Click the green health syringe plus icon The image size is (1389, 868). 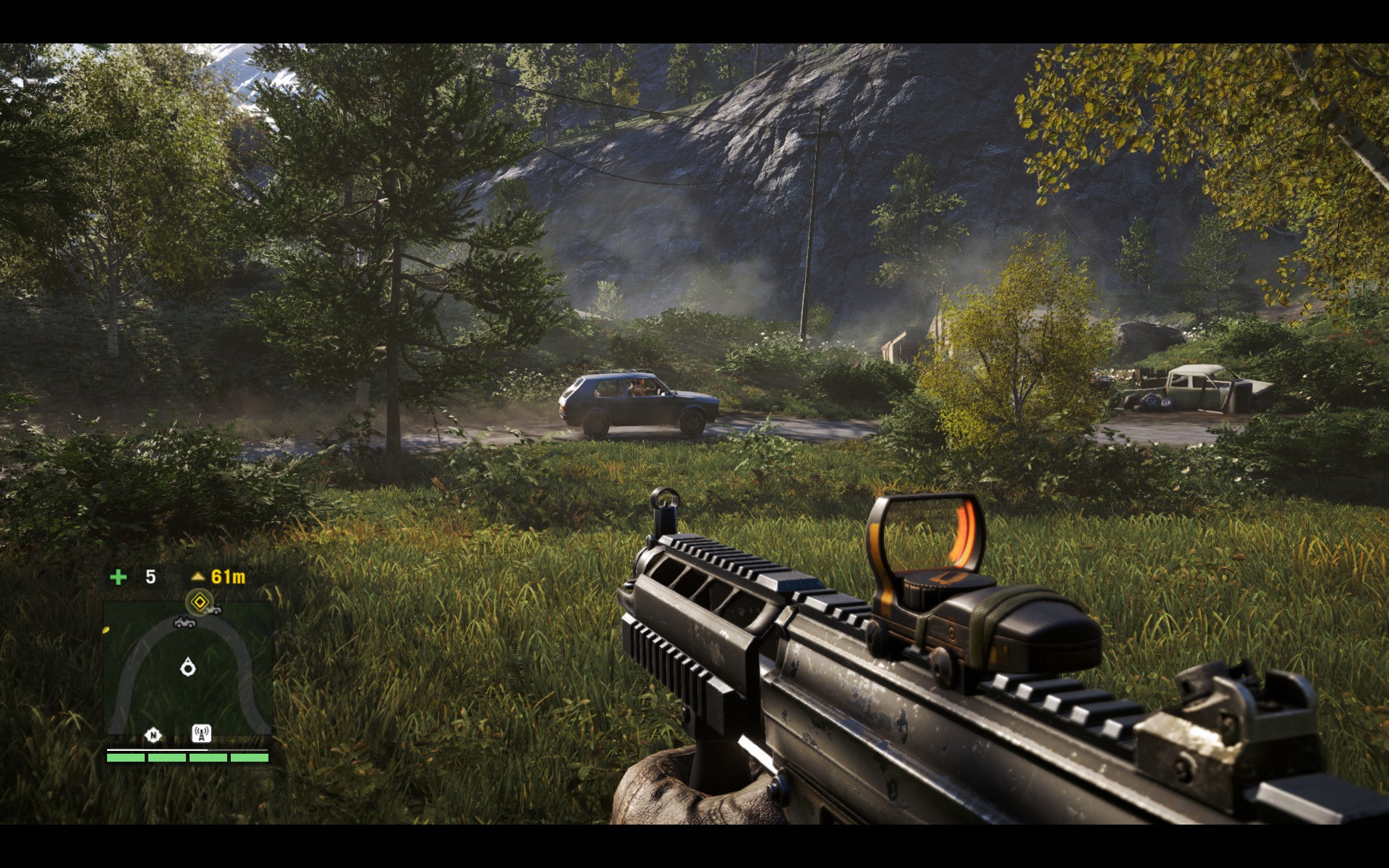pyautogui.click(x=118, y=576)
